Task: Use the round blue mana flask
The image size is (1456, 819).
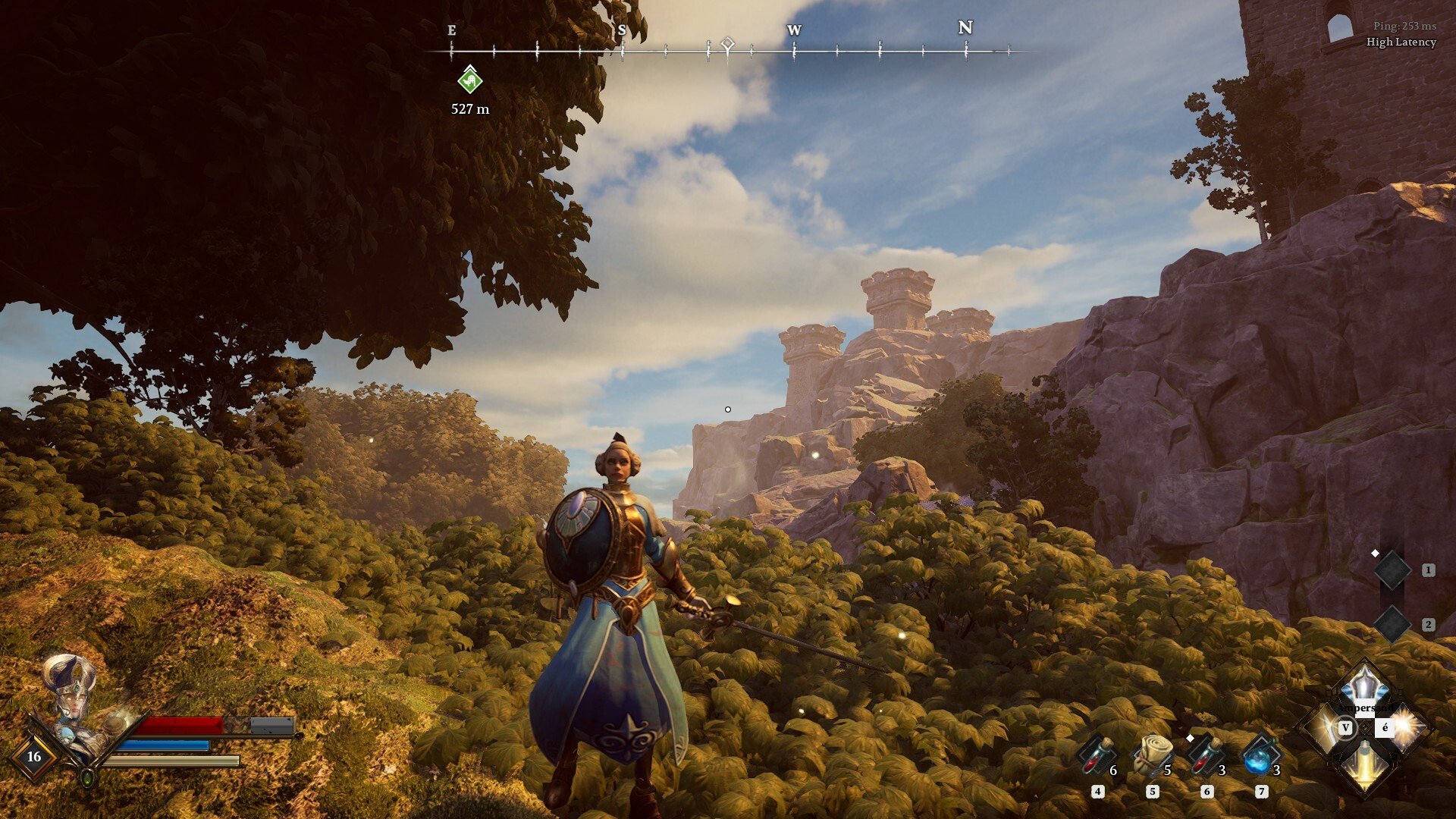Action: (1260, 756)
